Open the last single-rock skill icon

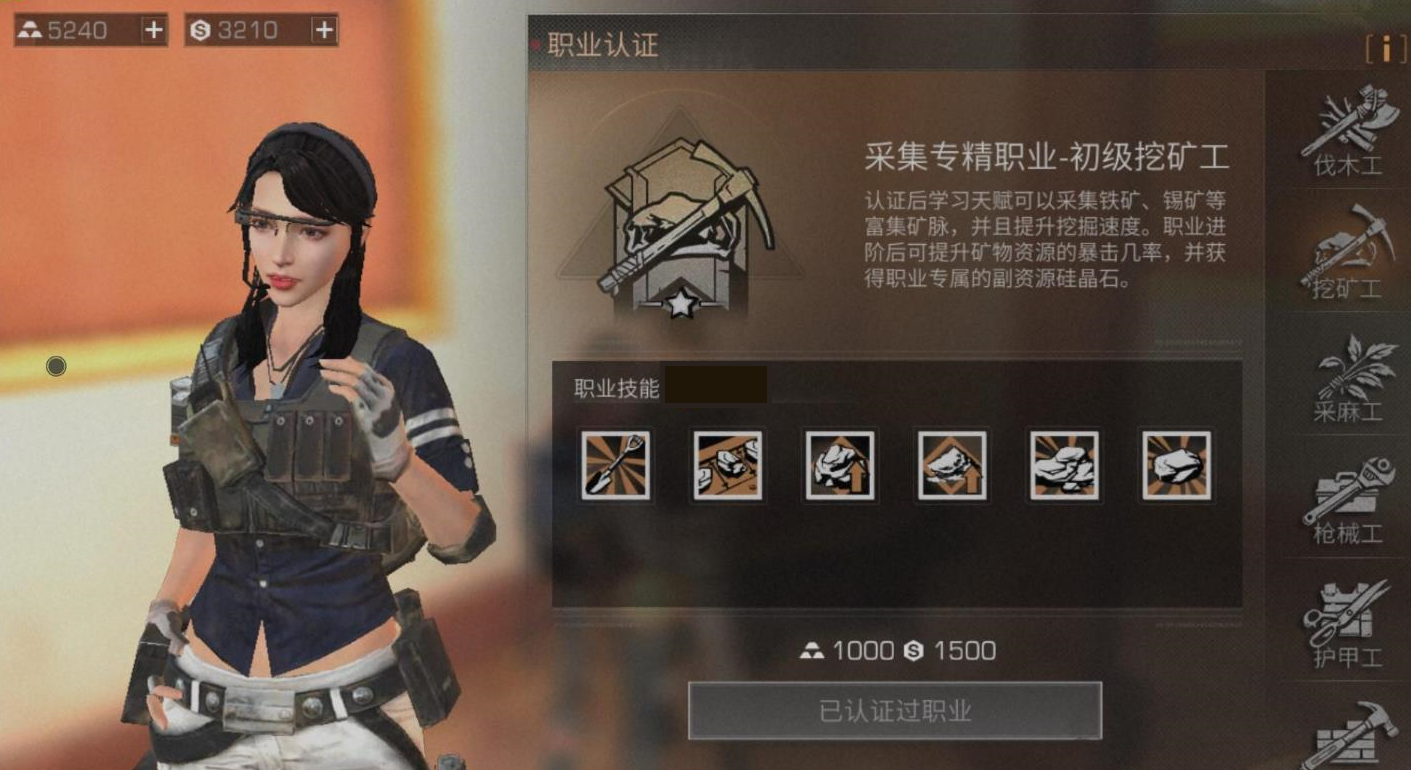(1178, 464)
